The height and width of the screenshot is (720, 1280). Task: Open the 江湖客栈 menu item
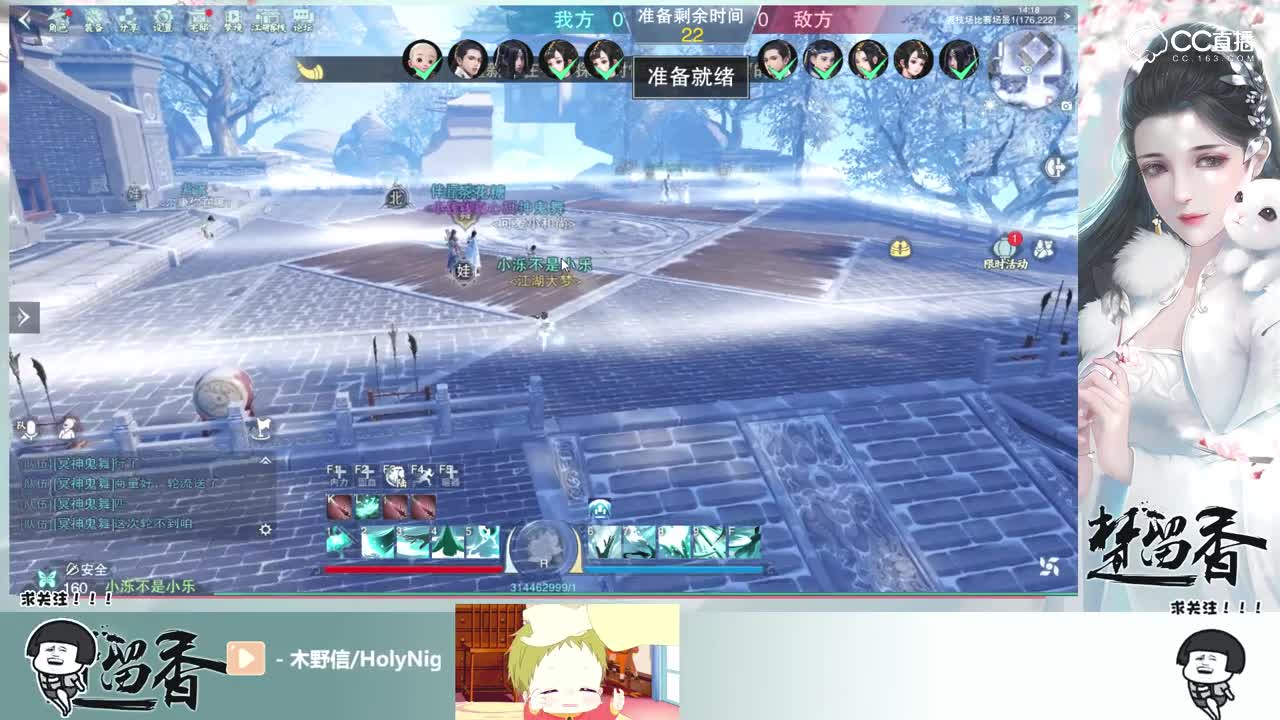point(269,20)
